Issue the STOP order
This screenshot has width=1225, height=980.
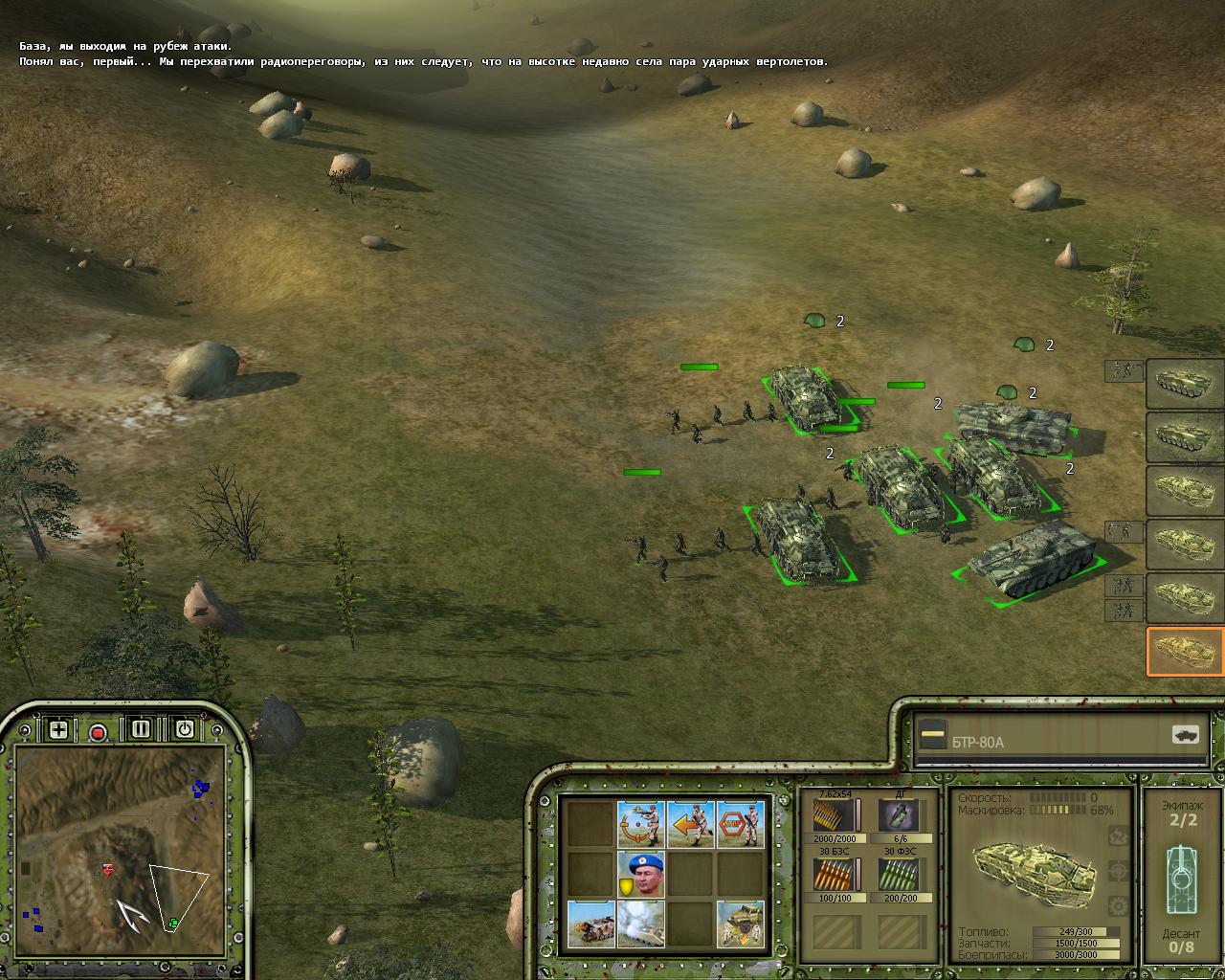tap(741, 824)
